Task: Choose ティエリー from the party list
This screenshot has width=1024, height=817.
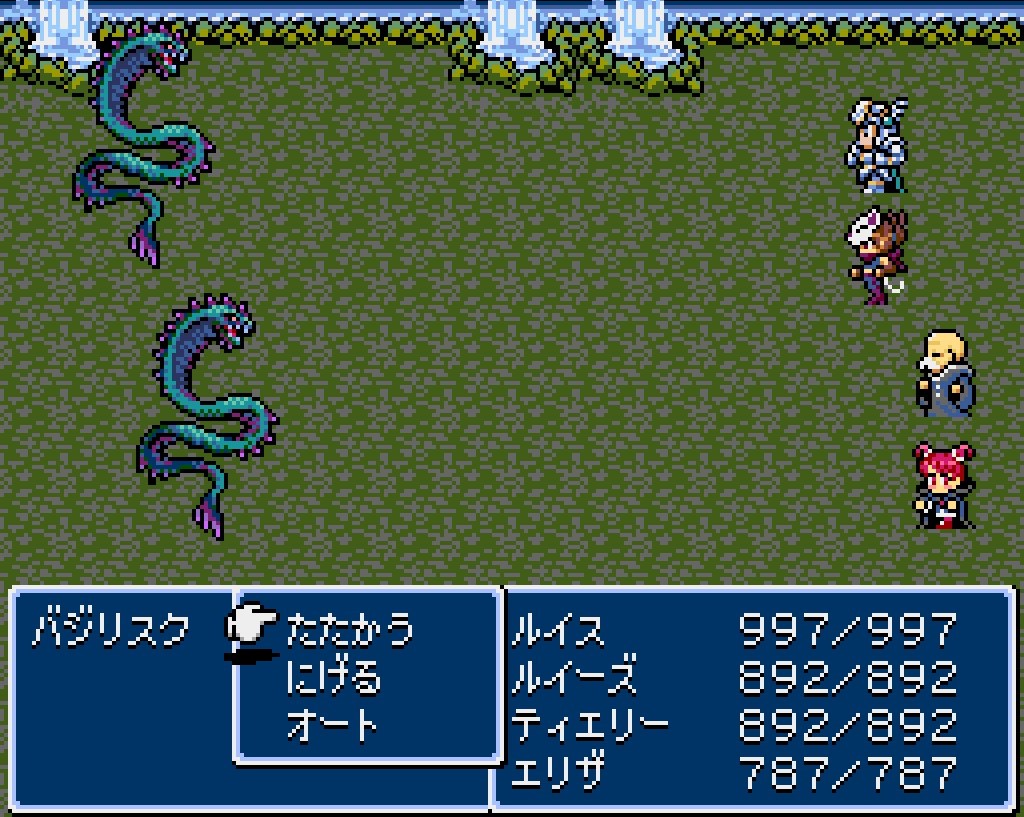Action: tap(589, 725)
